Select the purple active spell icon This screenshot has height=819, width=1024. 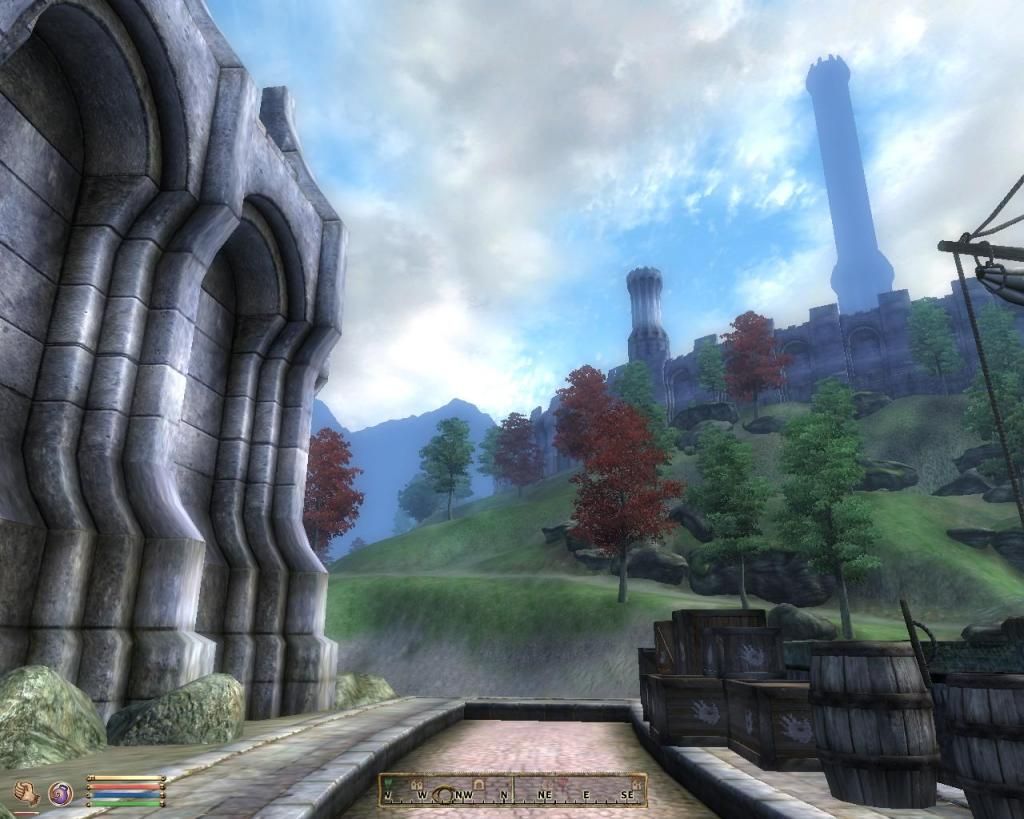tap(60, 793)
